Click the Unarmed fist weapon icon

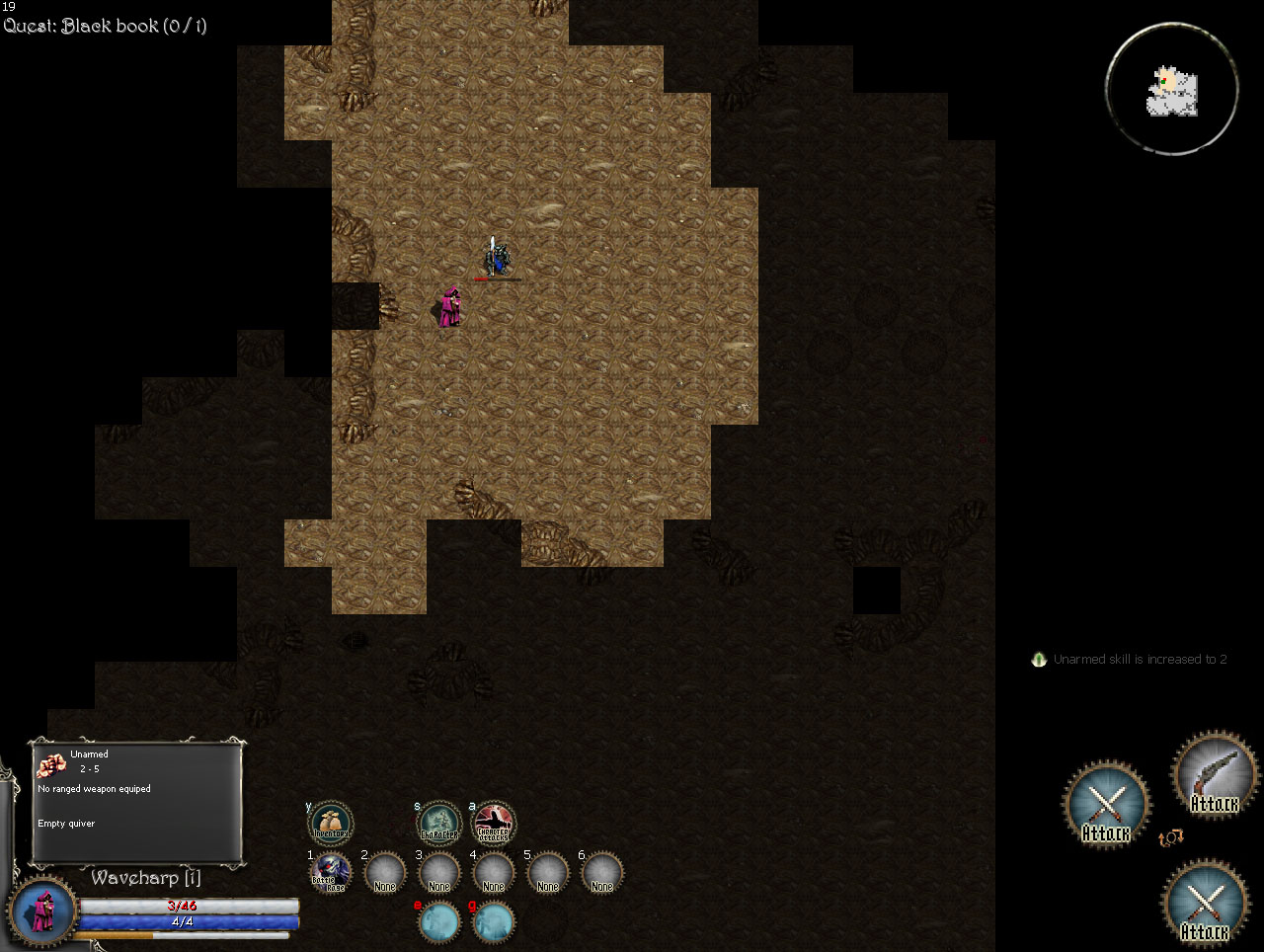click(50, 763)
